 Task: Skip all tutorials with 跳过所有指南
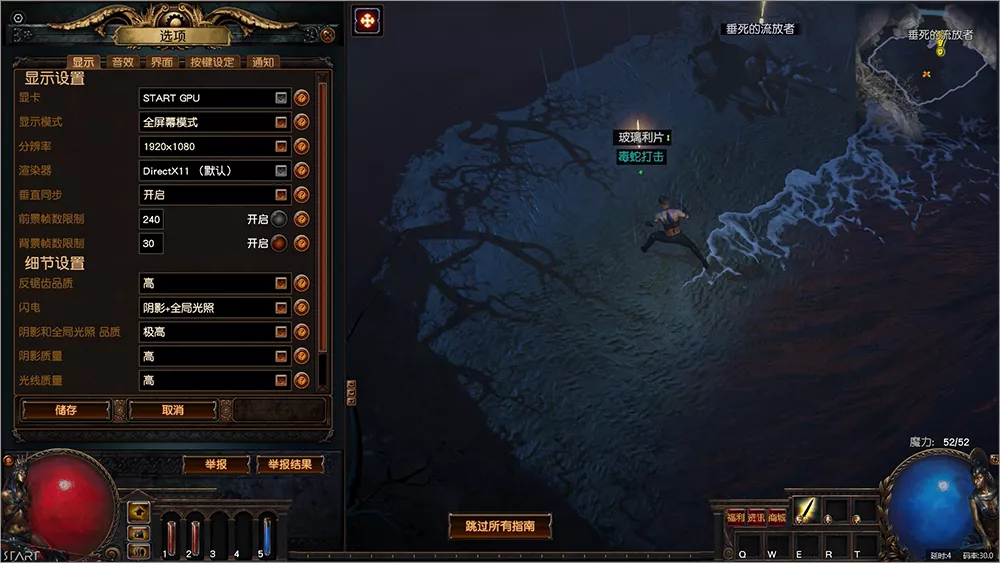pos(500,526)
